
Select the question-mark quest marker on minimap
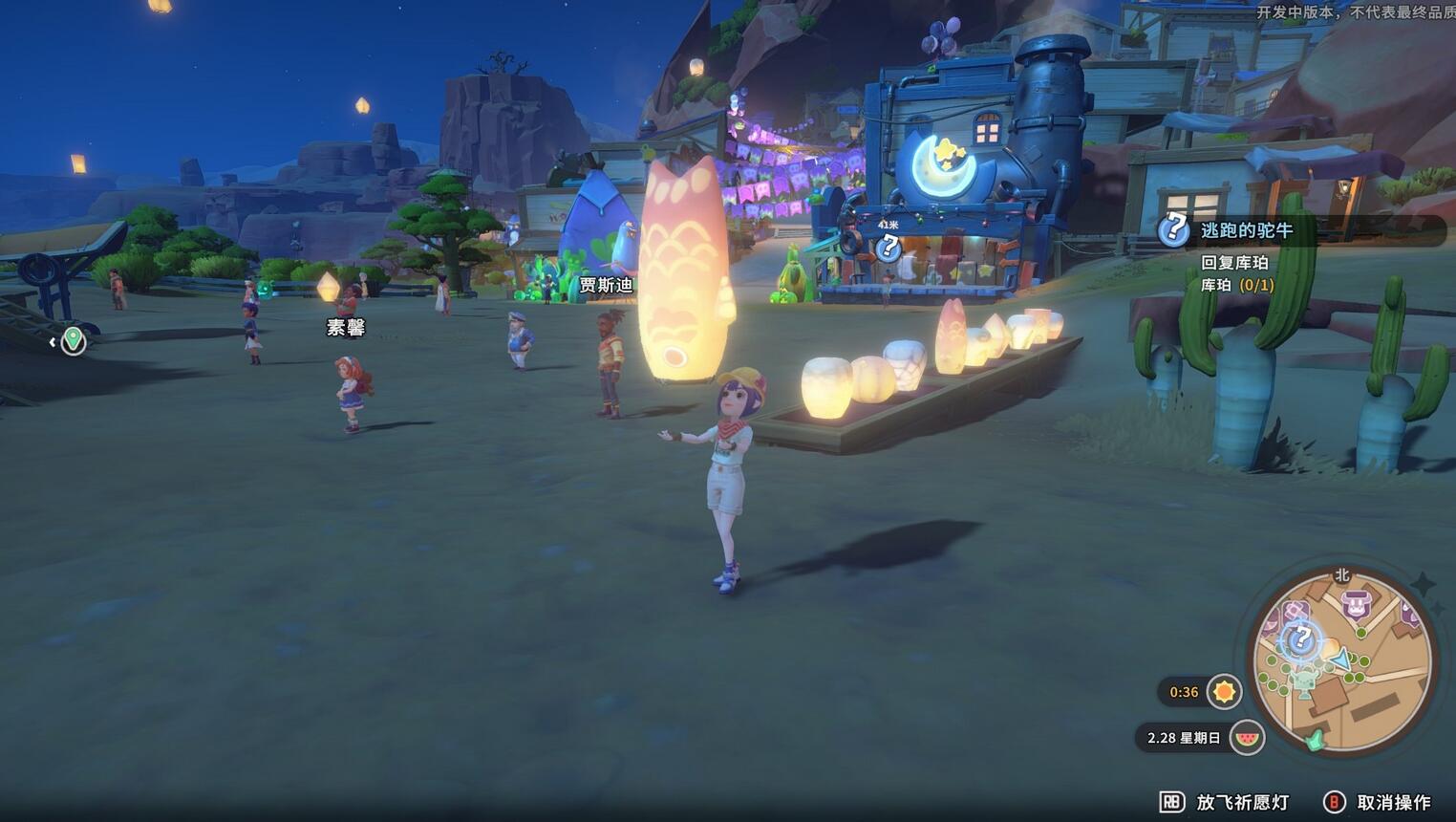pos(1300,639)
